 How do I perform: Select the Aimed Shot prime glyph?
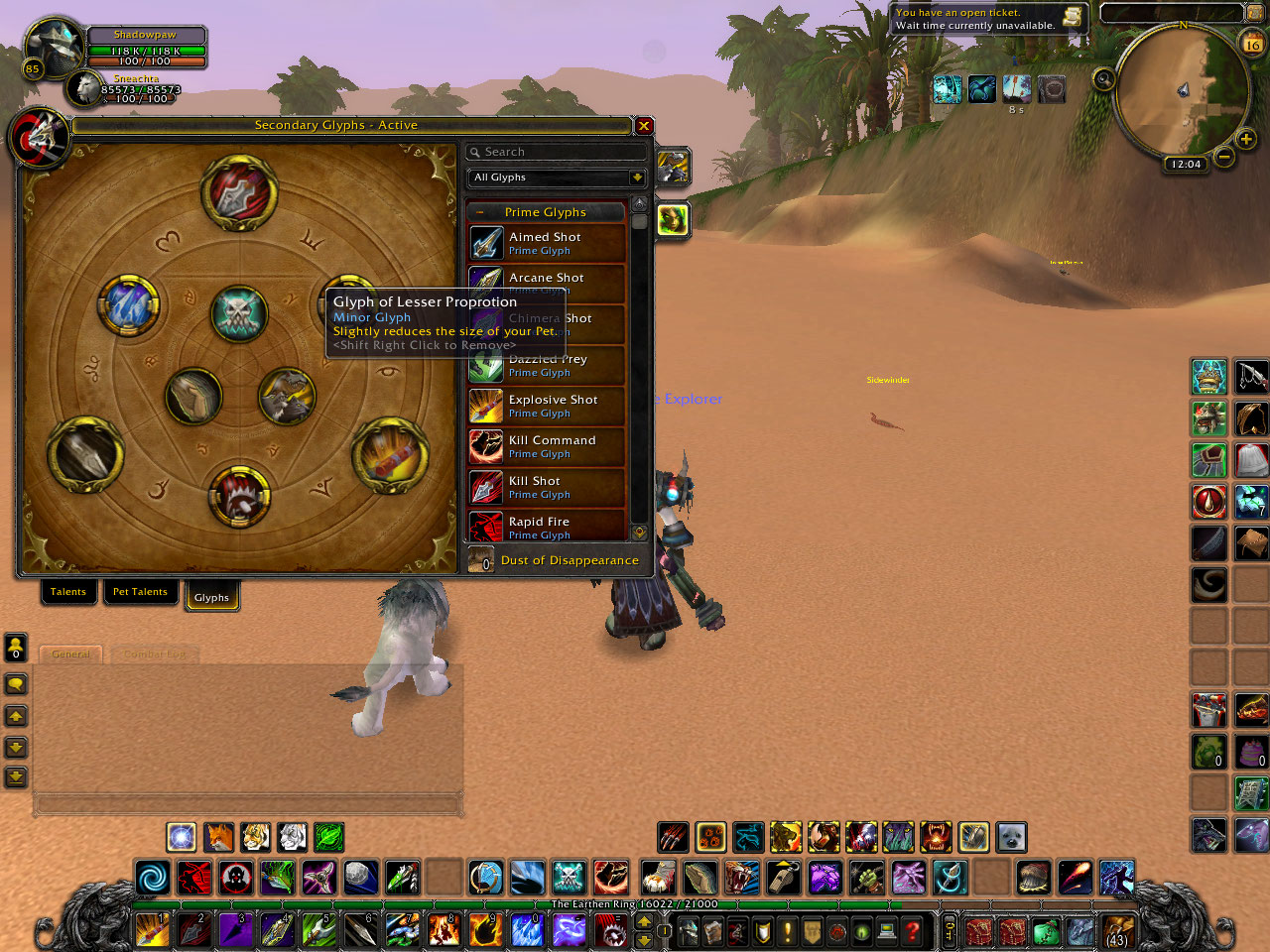pyautogui.click(x=546, y=243)
